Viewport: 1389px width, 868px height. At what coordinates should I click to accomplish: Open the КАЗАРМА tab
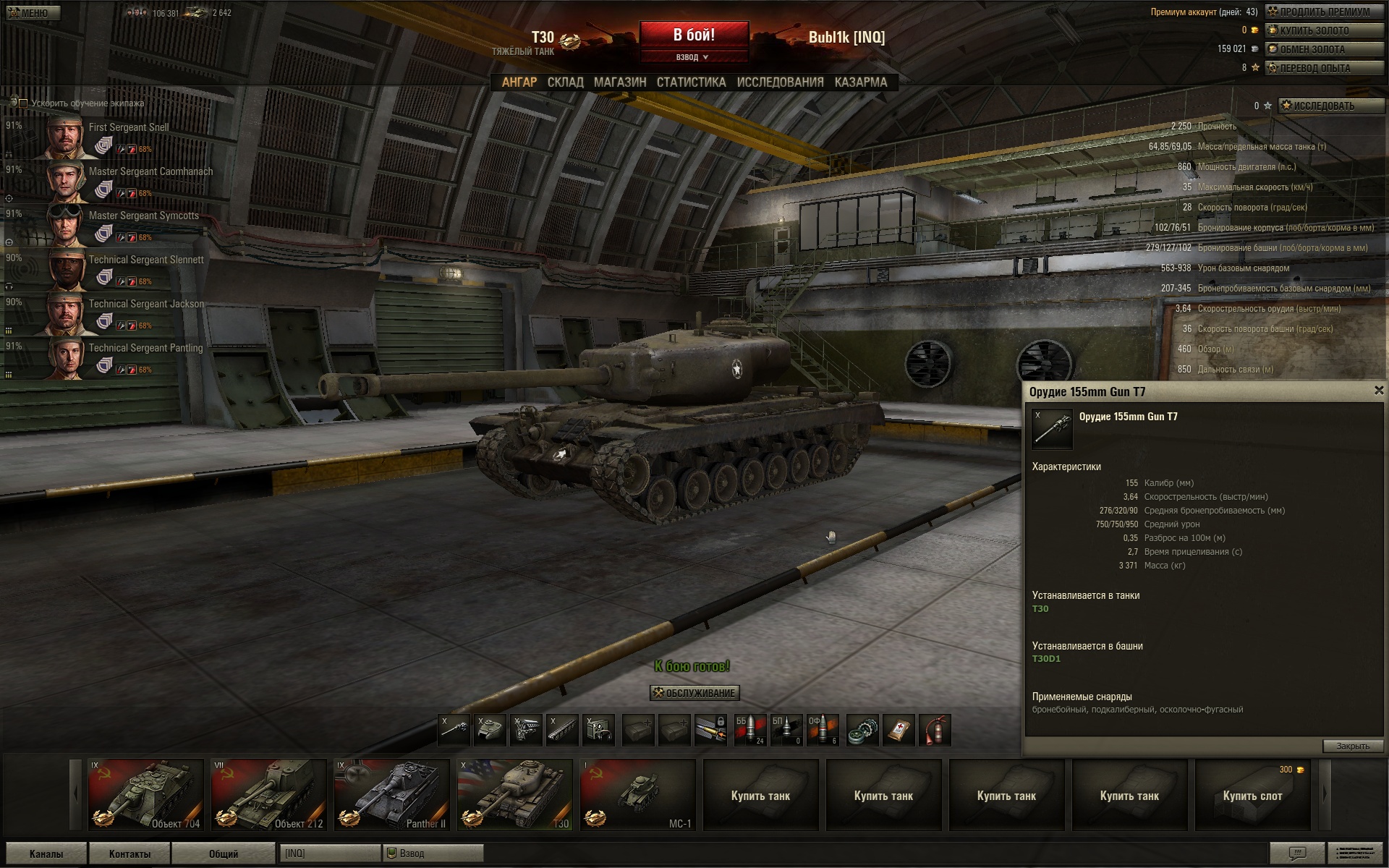pos(860,82)
